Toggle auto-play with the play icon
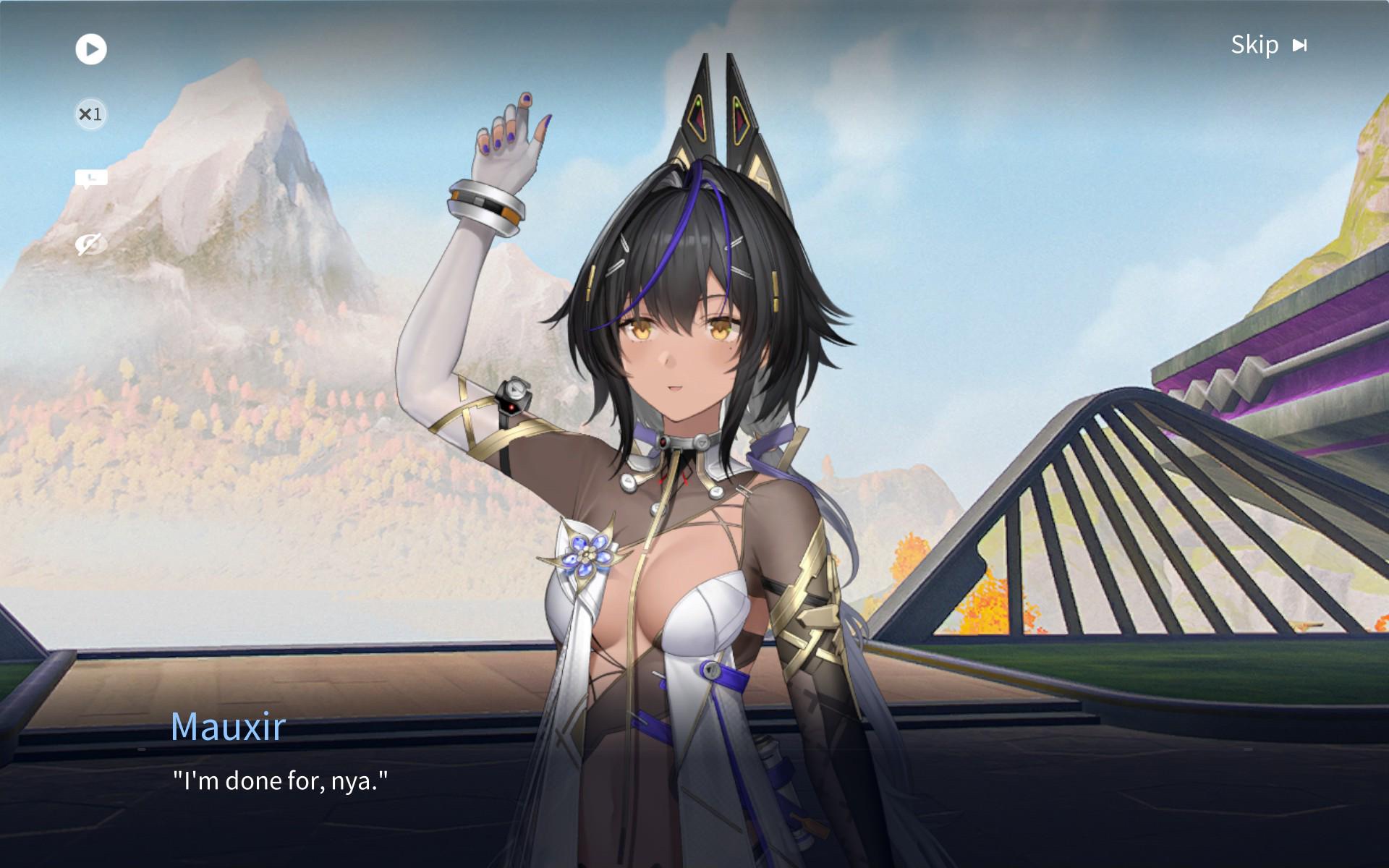The image size is (1389, 868). (91, 49)
